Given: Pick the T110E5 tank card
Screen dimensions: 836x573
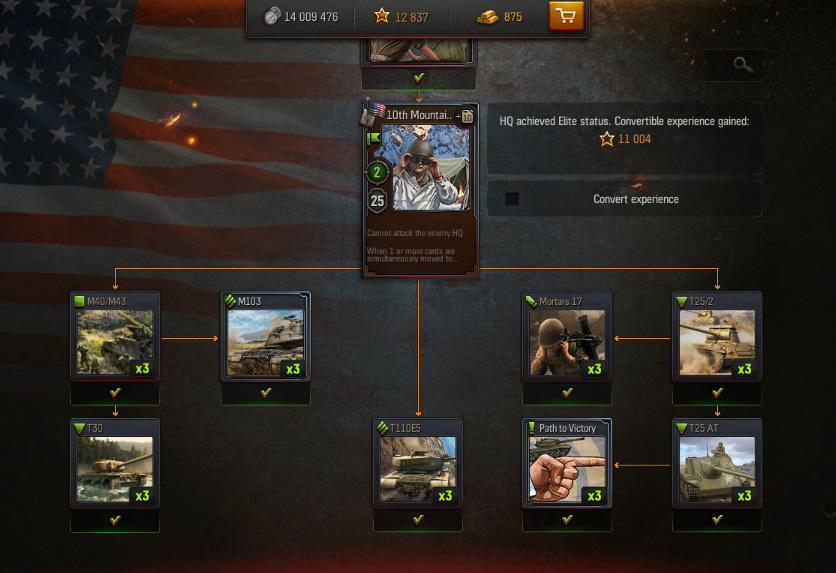Looking at the screenshot, I should (x=418, y=464).
